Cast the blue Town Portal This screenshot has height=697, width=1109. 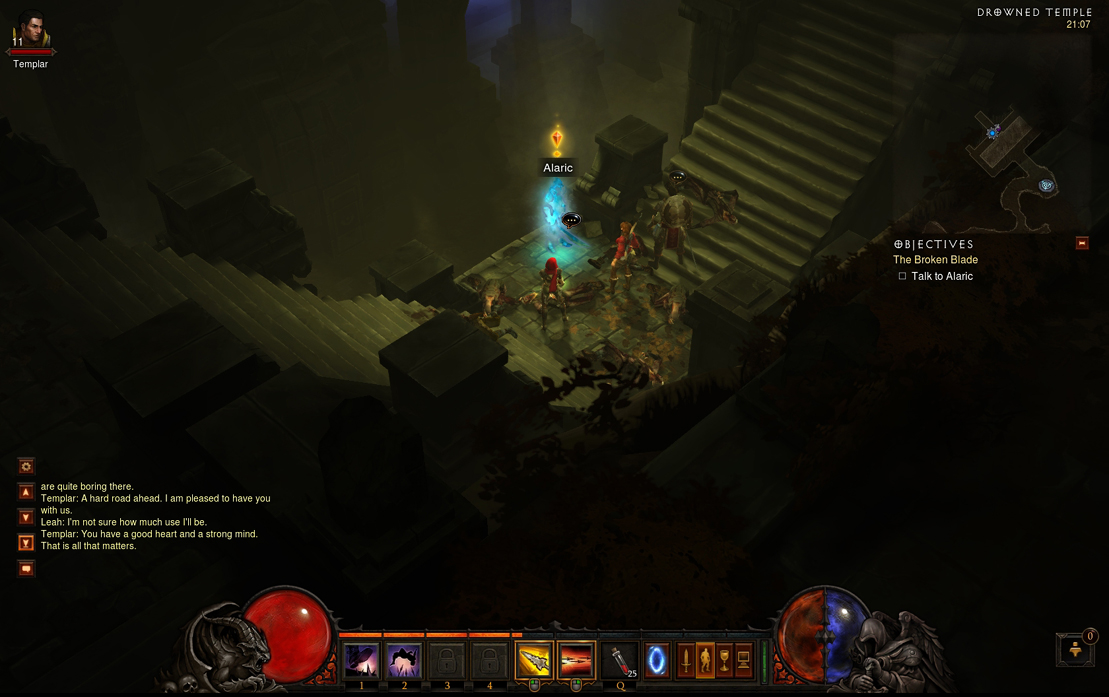(x=657, y=661)
